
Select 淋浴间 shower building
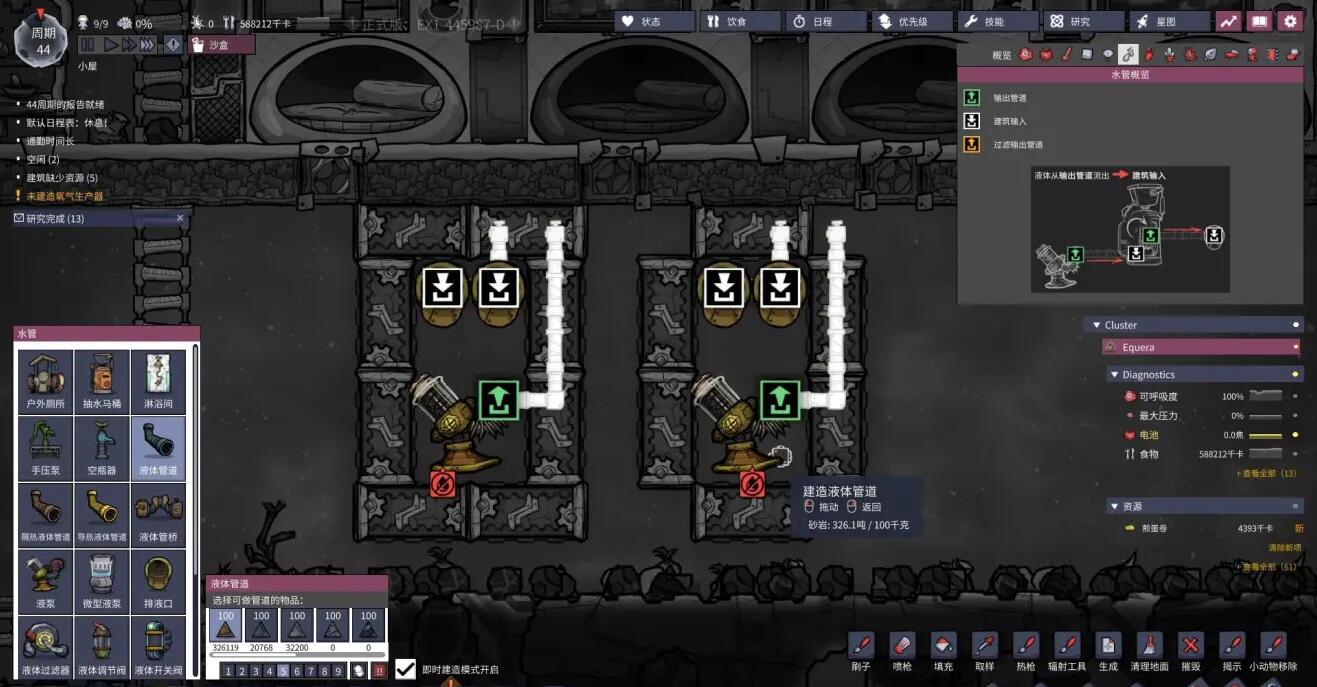tap(158, 381)
